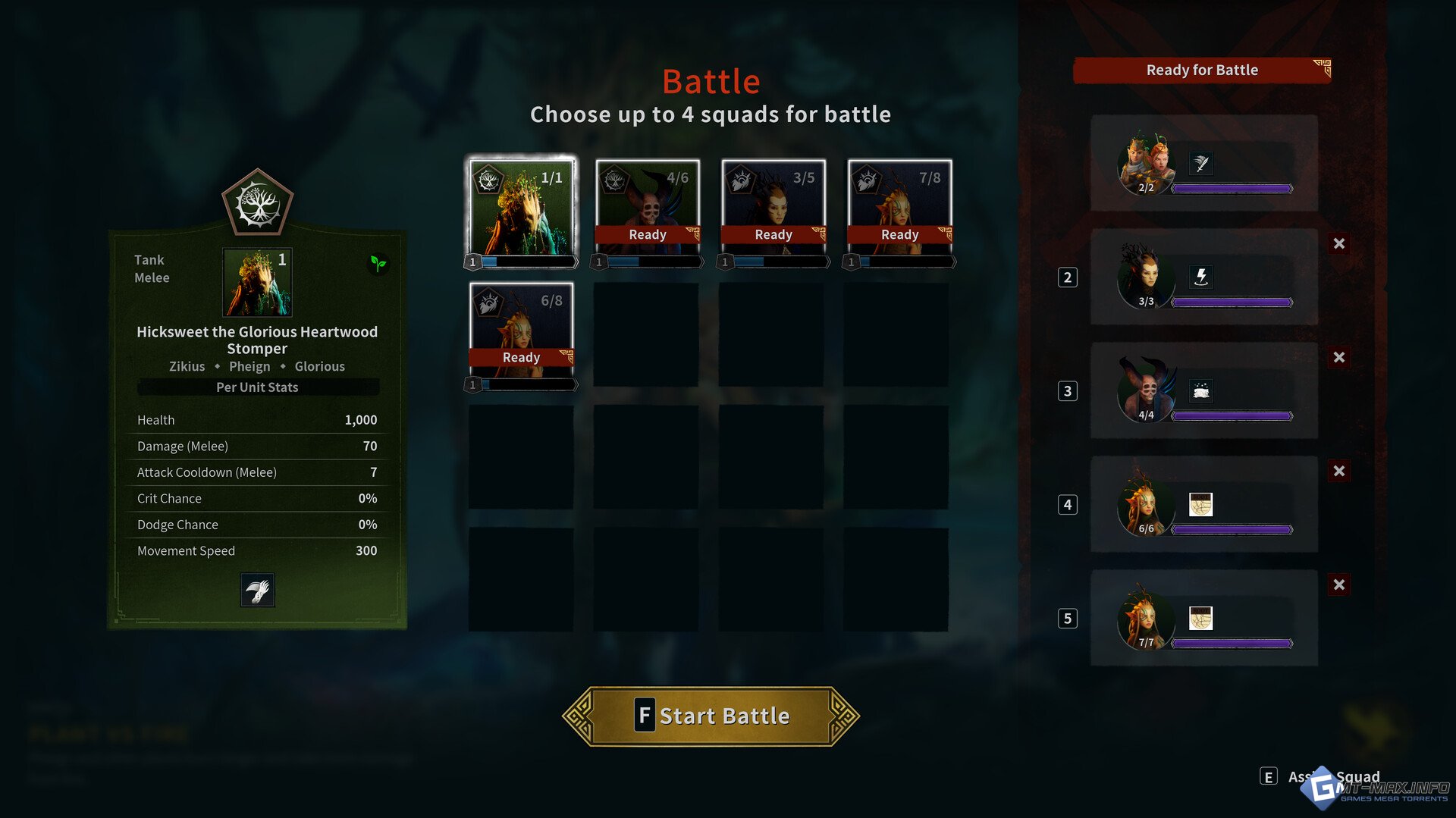Viewport: 1456px width, 818px height.
Task: Start the battle with selected squads
Action: tap(711, 716)
